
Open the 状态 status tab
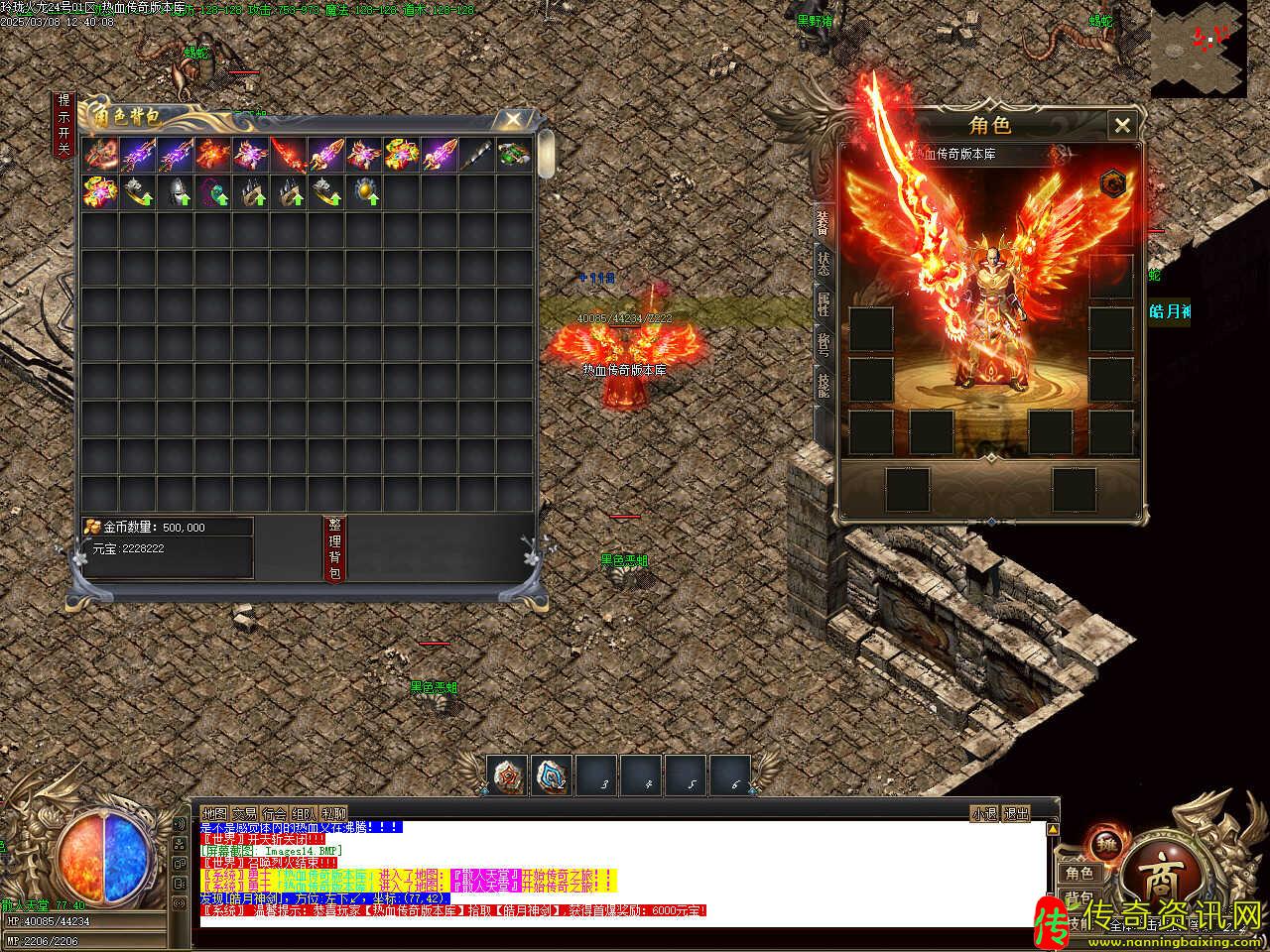point(824,265)
